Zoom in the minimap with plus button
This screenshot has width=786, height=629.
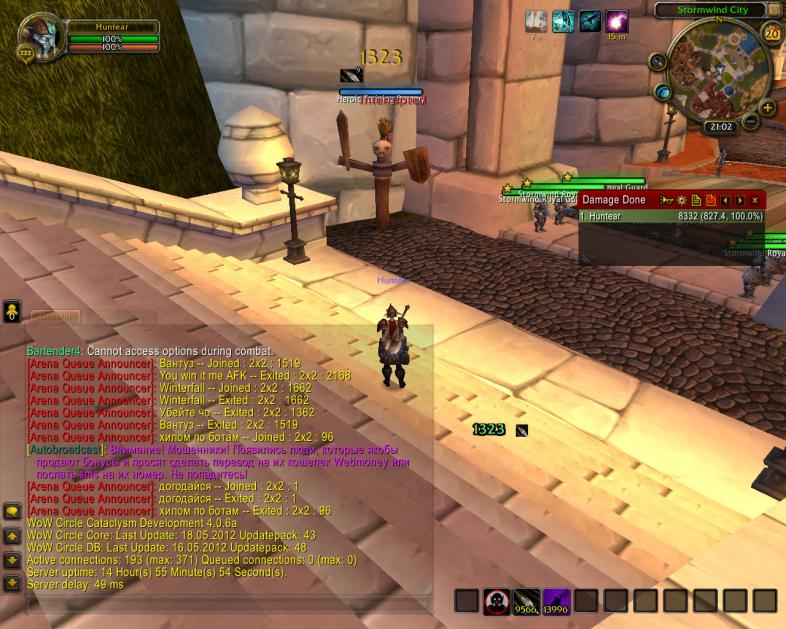tap(768, 107)
